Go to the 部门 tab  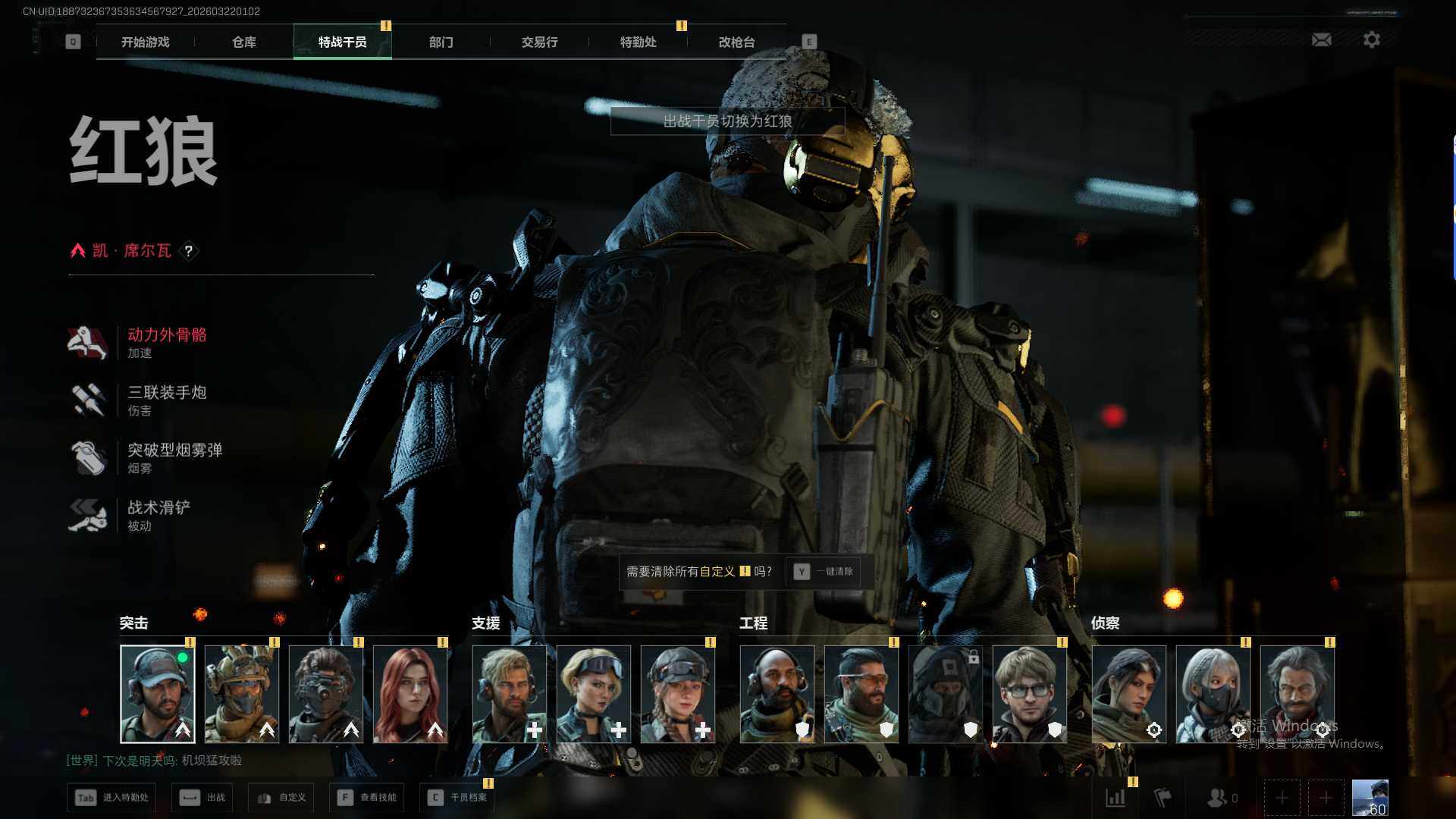point(441,42)
